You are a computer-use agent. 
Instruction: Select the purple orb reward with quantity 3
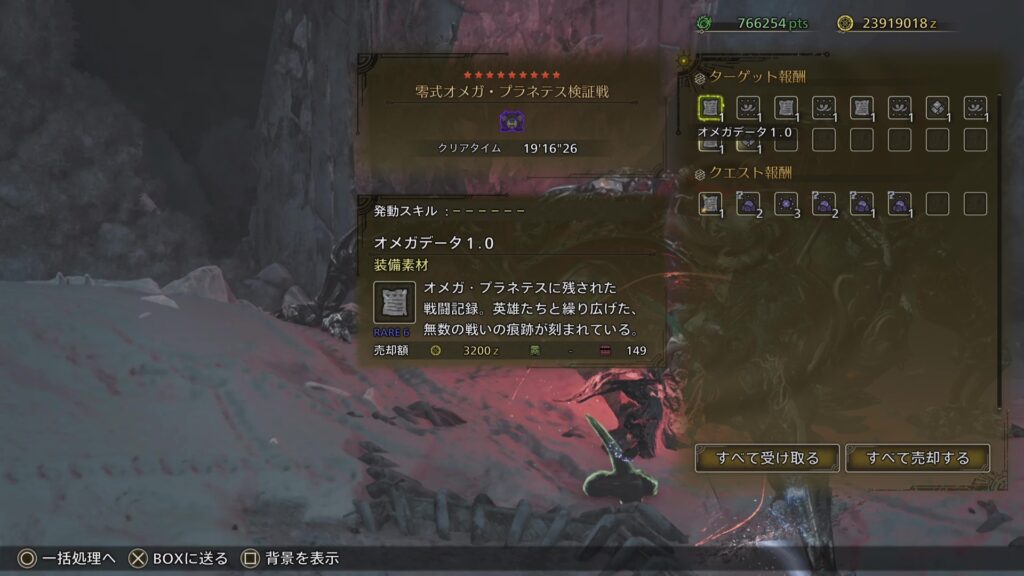(x=786, y=204)
